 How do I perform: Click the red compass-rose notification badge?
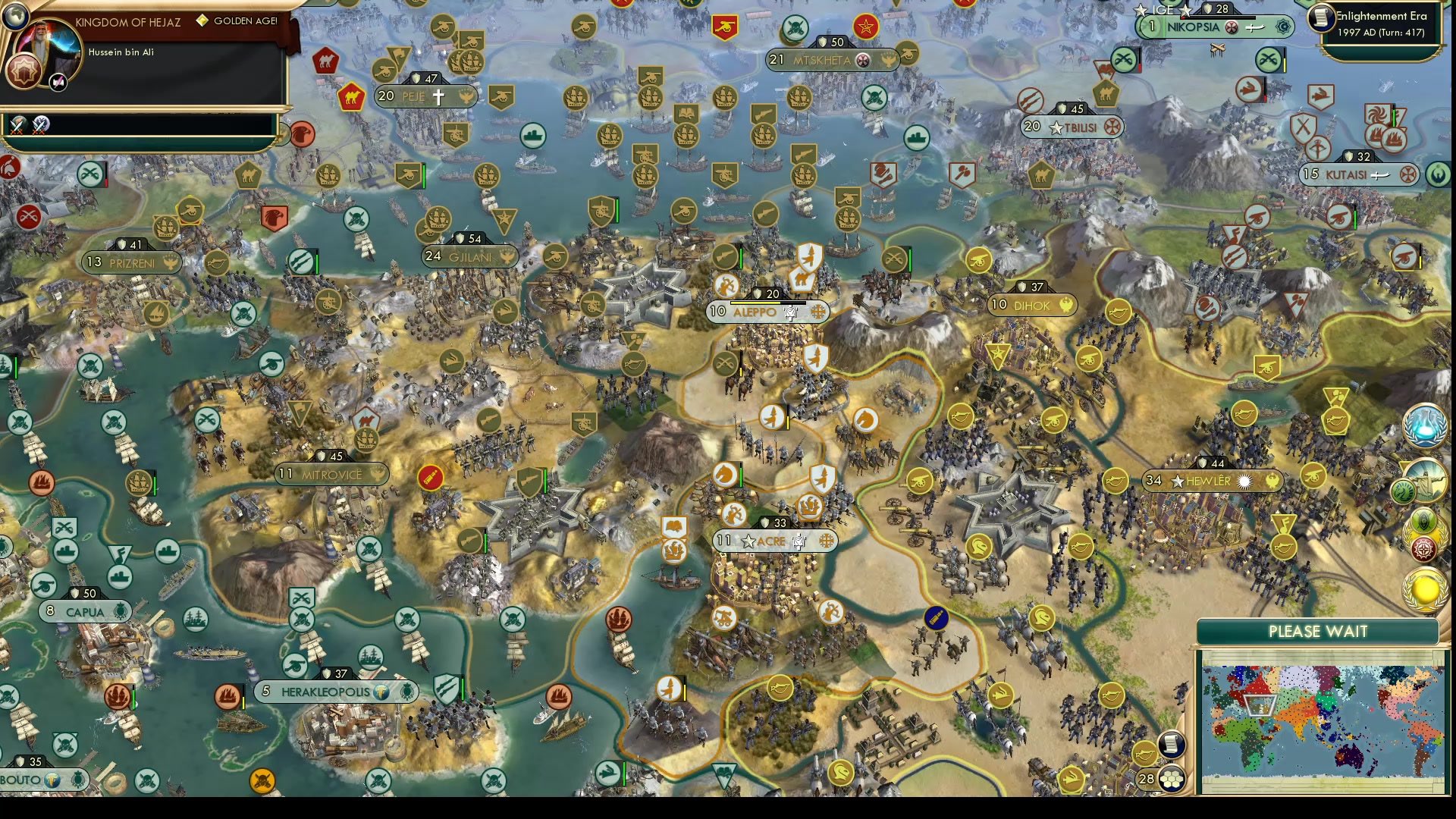(1423, 547)
